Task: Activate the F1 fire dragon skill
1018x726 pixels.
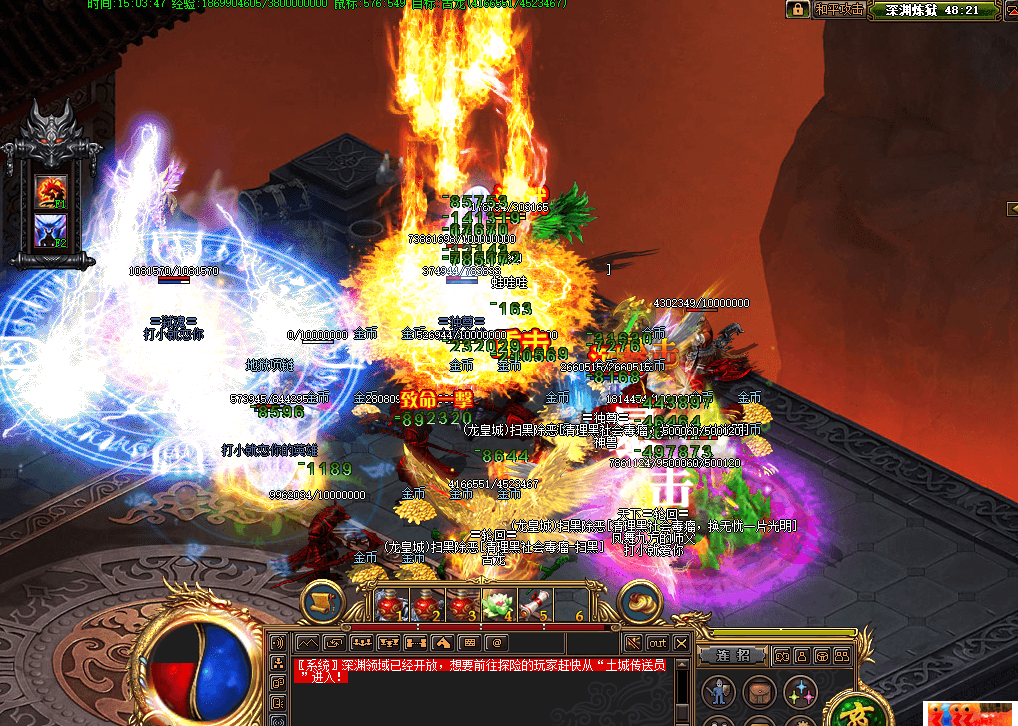Action: pos(50,190)
